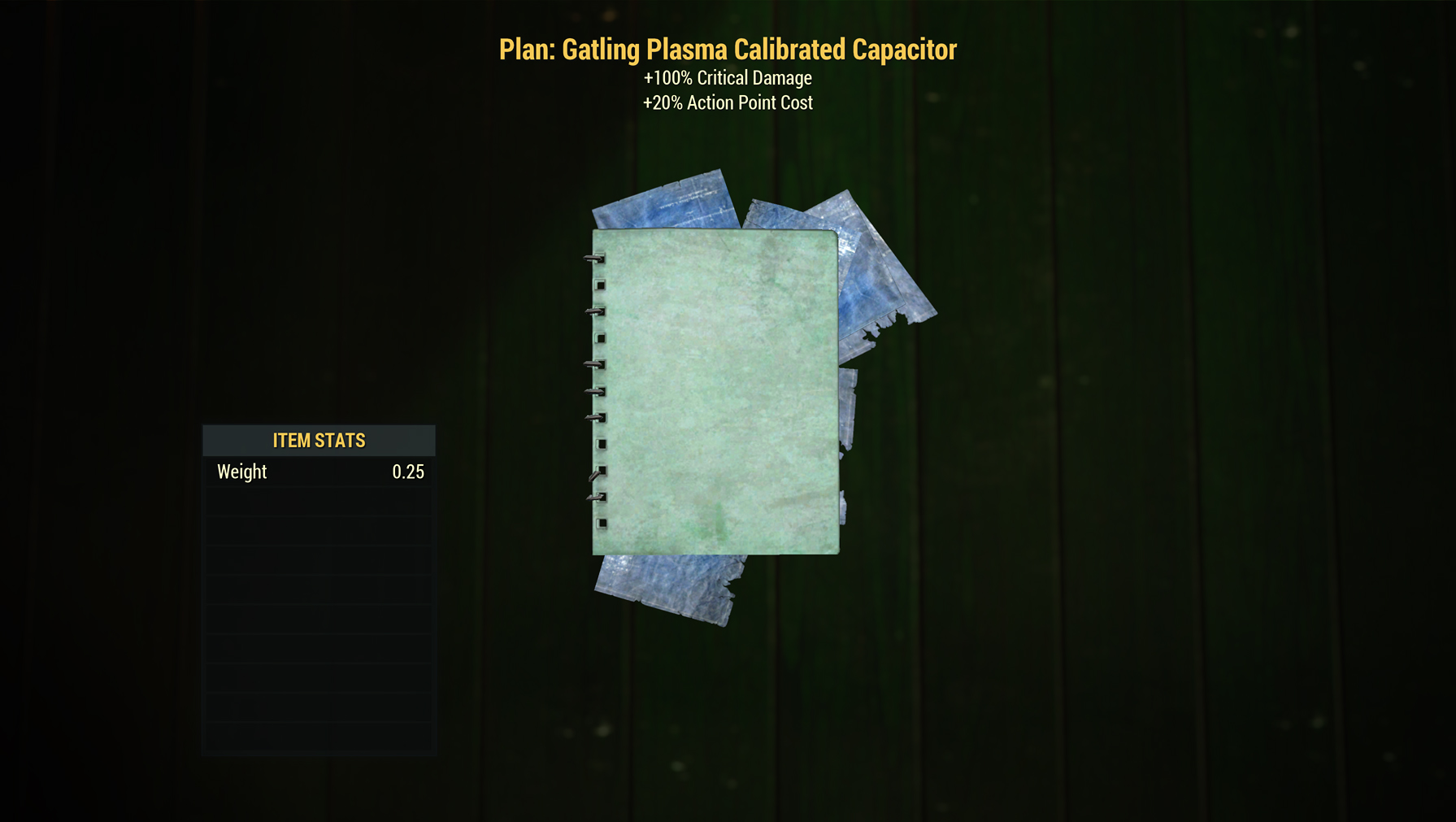Click the 0.25 weight value

[x=406, y=472]
